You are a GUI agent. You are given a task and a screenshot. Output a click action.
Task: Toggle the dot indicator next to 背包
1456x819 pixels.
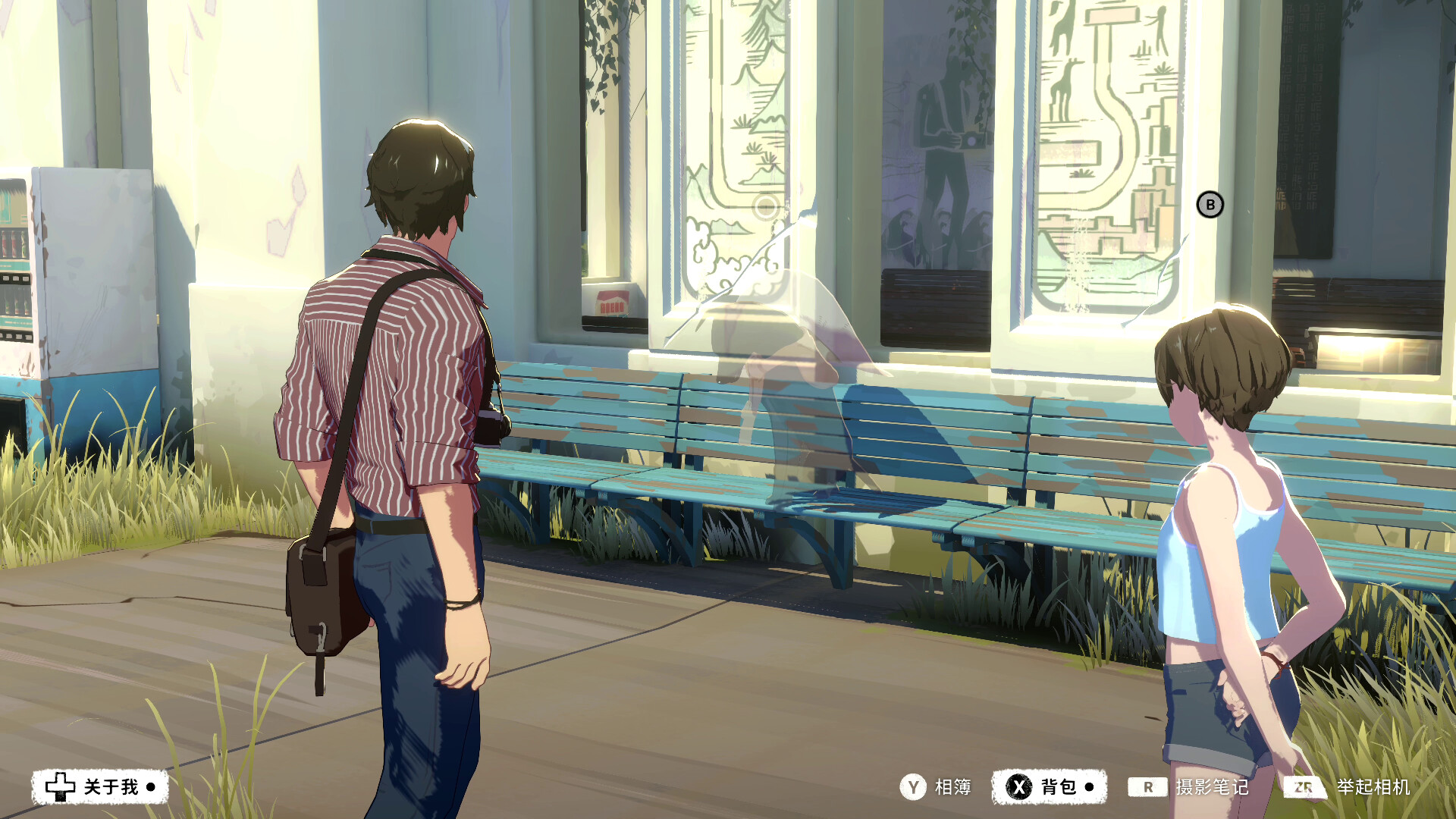click(1087, 786)
